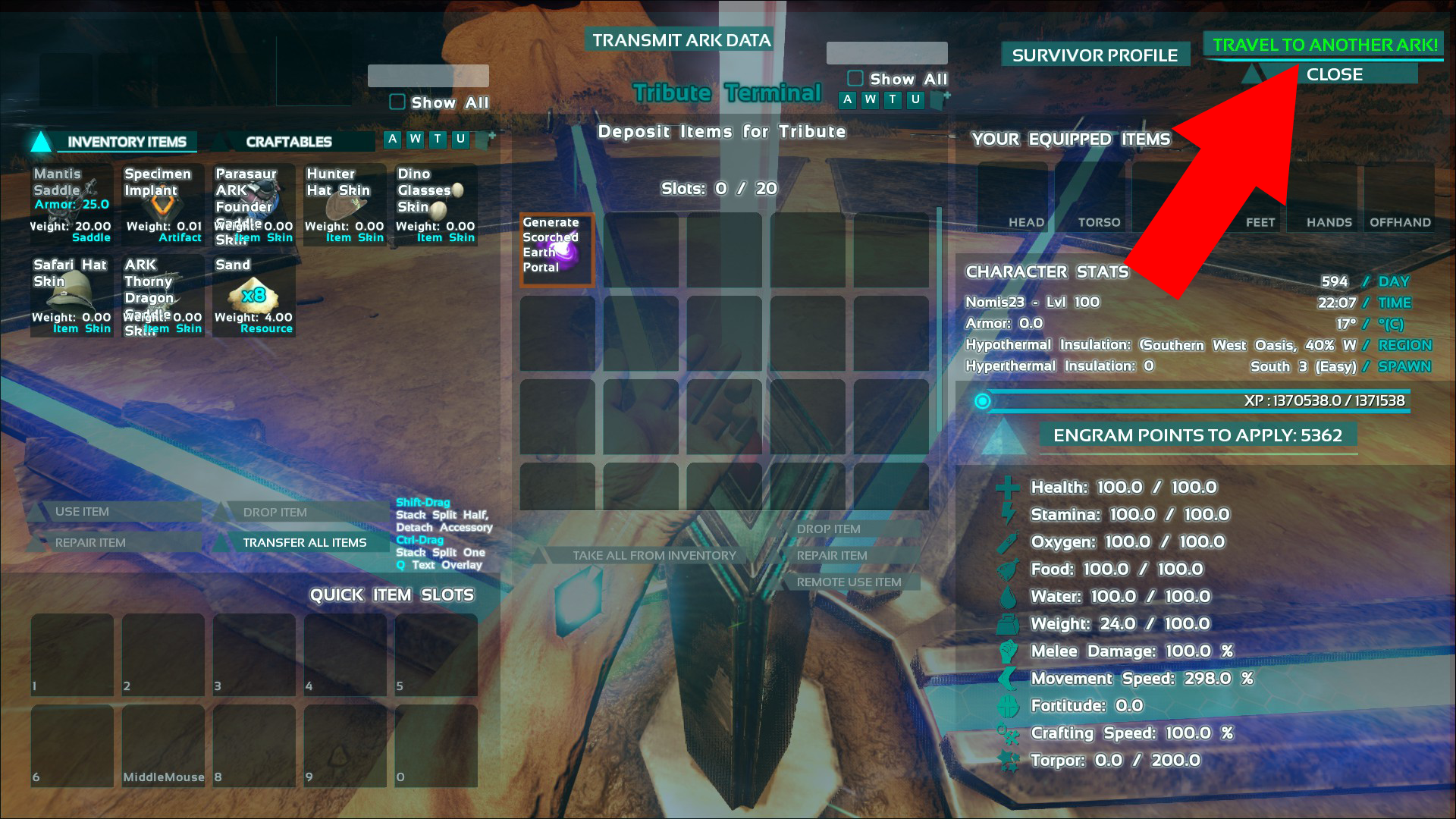Close the Tribute Terminal menu
1456x819 pixels.
[1334, 74]
